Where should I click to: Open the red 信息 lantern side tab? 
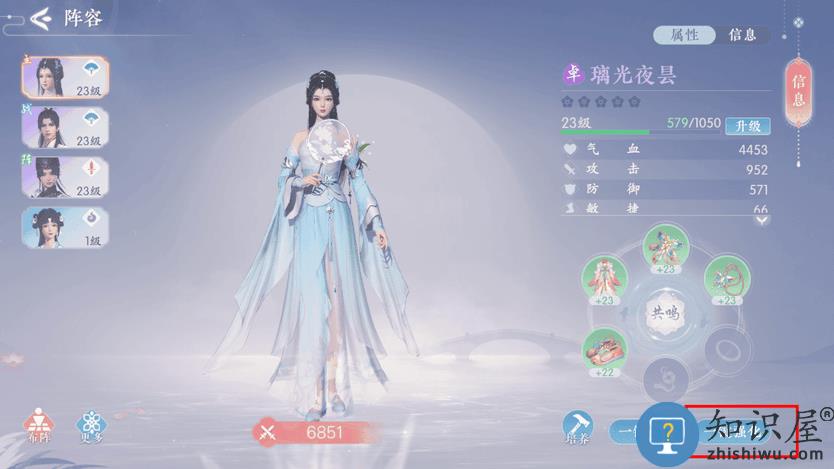point(798,90)
